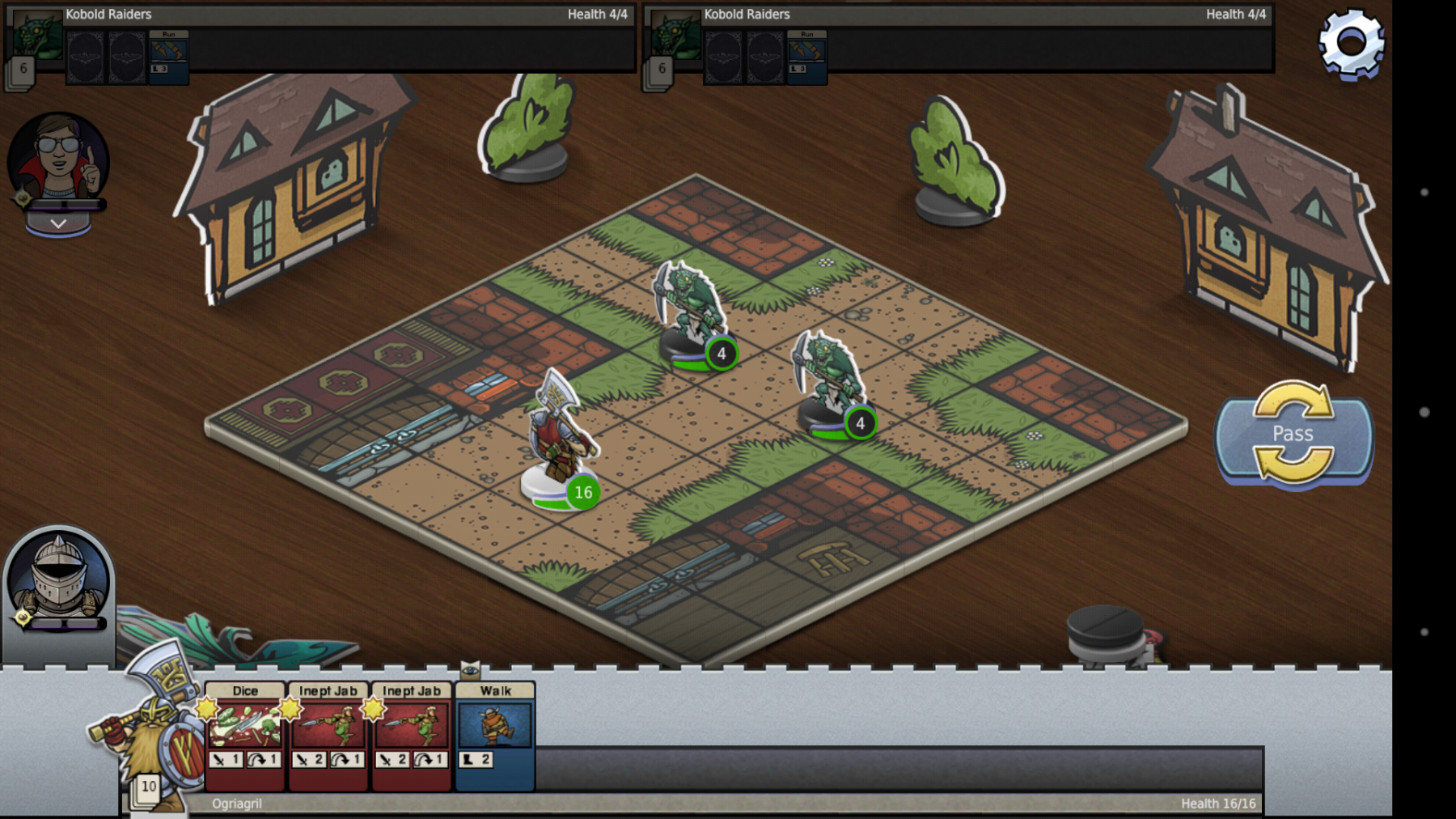Pass the turn

pos(1293,435)
